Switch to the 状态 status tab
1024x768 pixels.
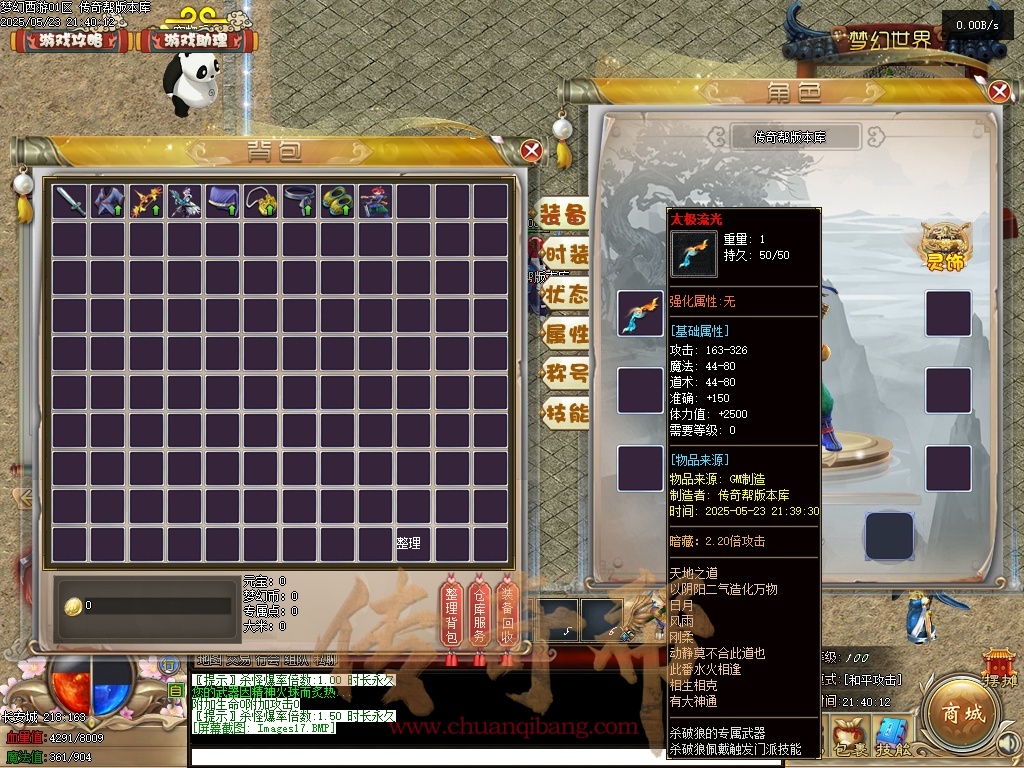pyautogui.click(x=565, y=294)
